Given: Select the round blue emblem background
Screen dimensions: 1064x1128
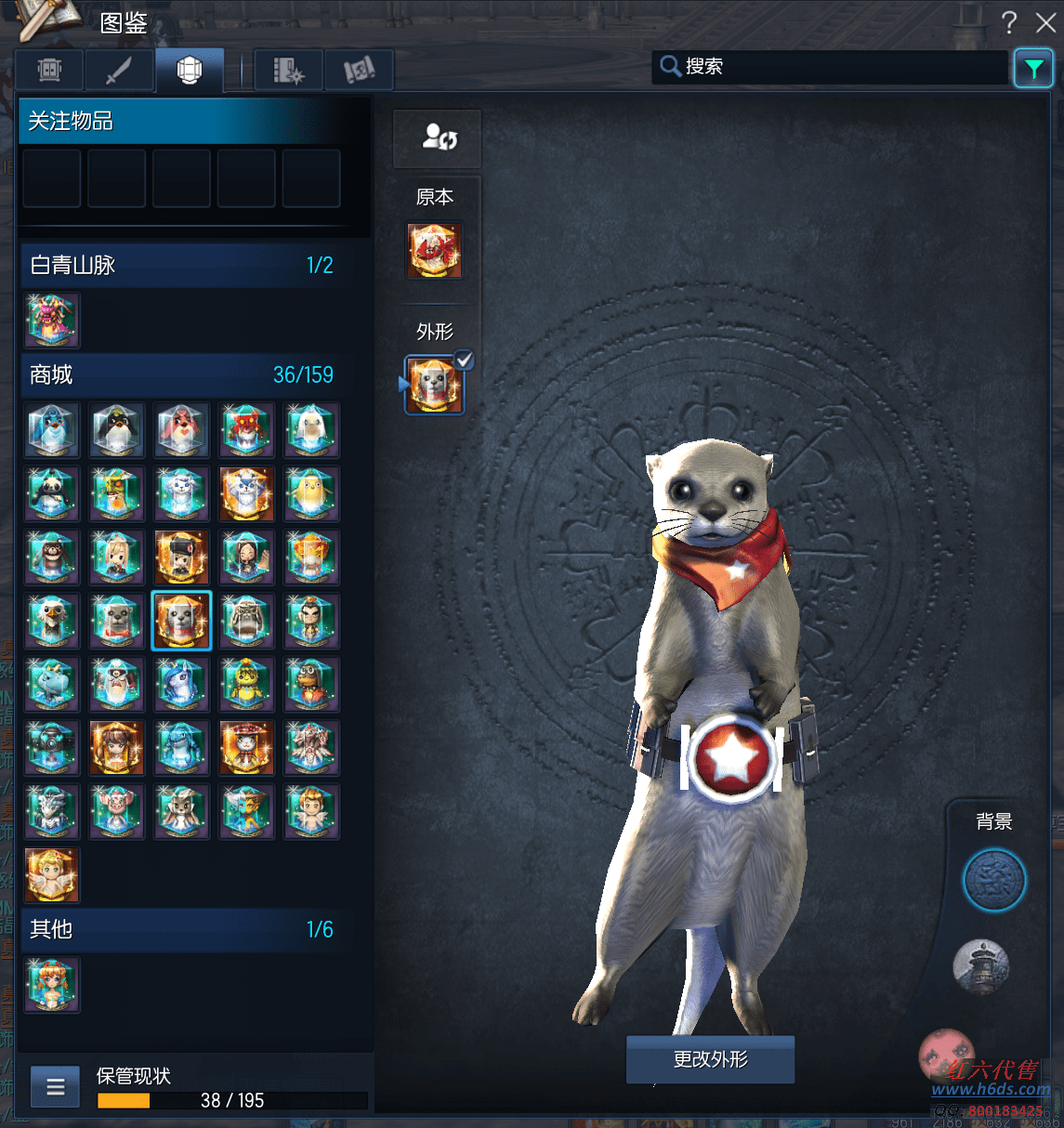Looking at the screenshot, I should [x=994, y=879].
